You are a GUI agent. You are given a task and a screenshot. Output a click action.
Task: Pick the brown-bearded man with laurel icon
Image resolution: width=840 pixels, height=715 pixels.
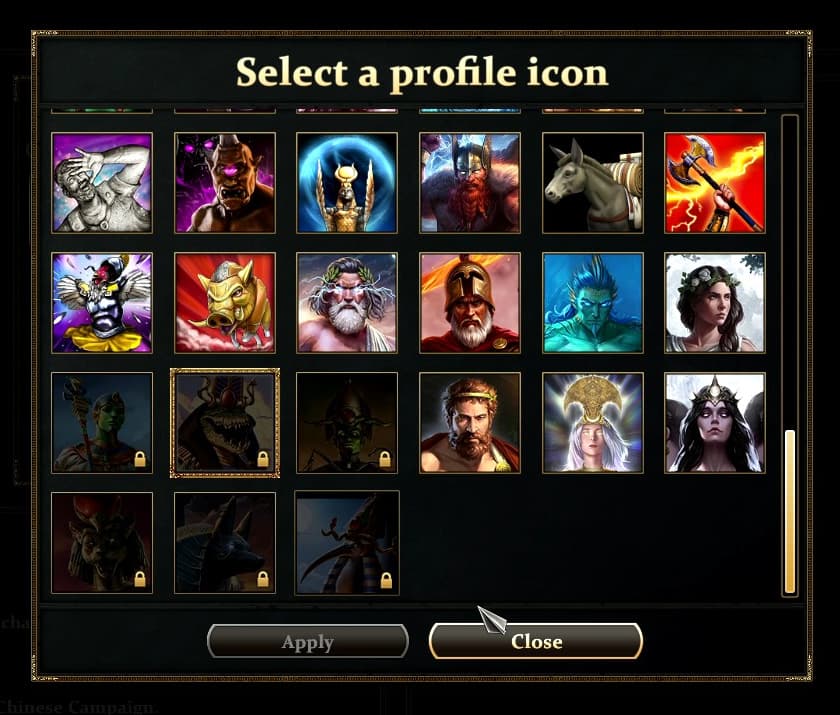coord(470,423)
